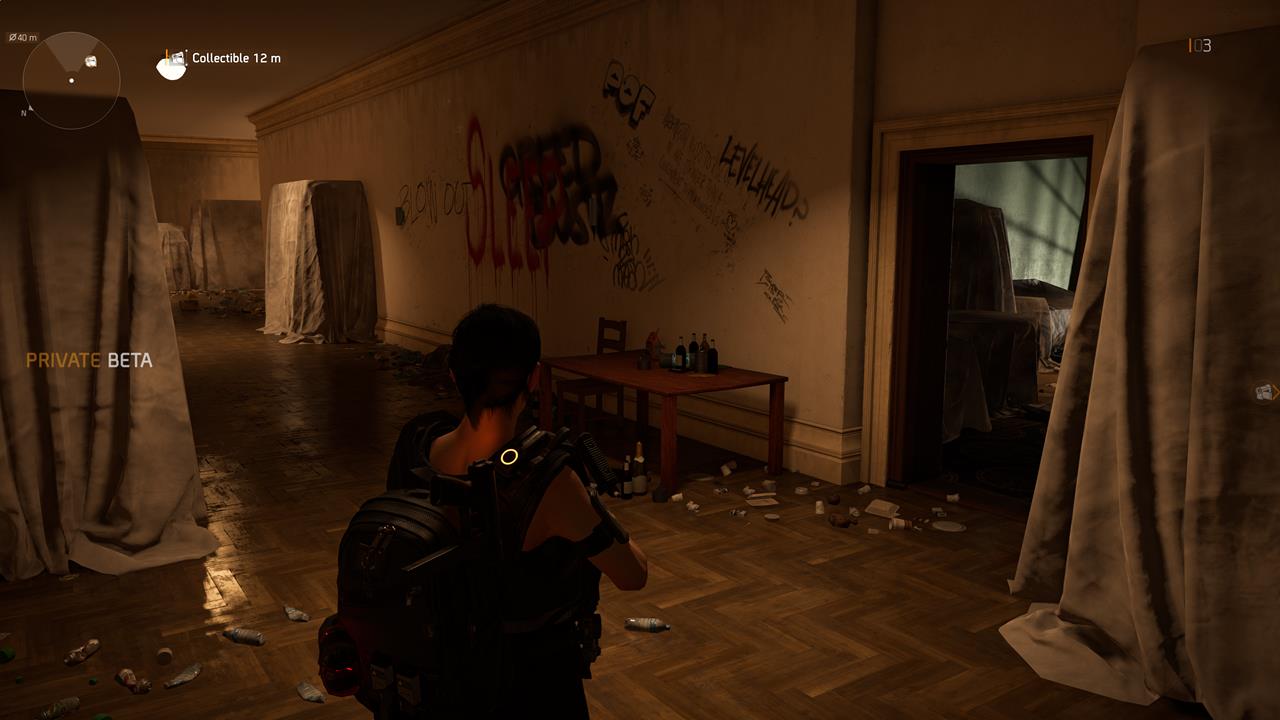Click the N compass marker below the minimap

pos(23,111)
